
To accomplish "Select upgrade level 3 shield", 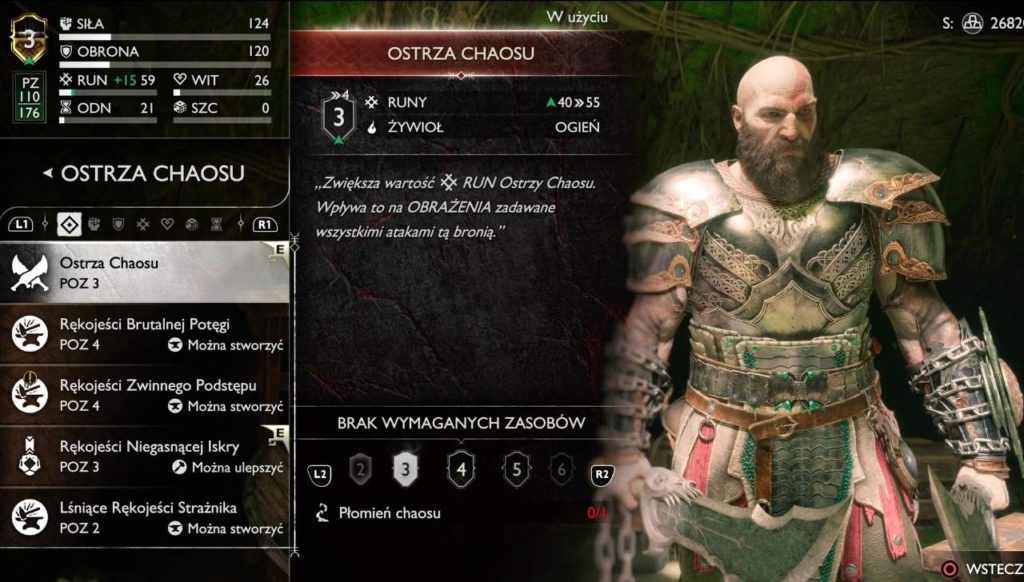I will (x=405, y=467).
